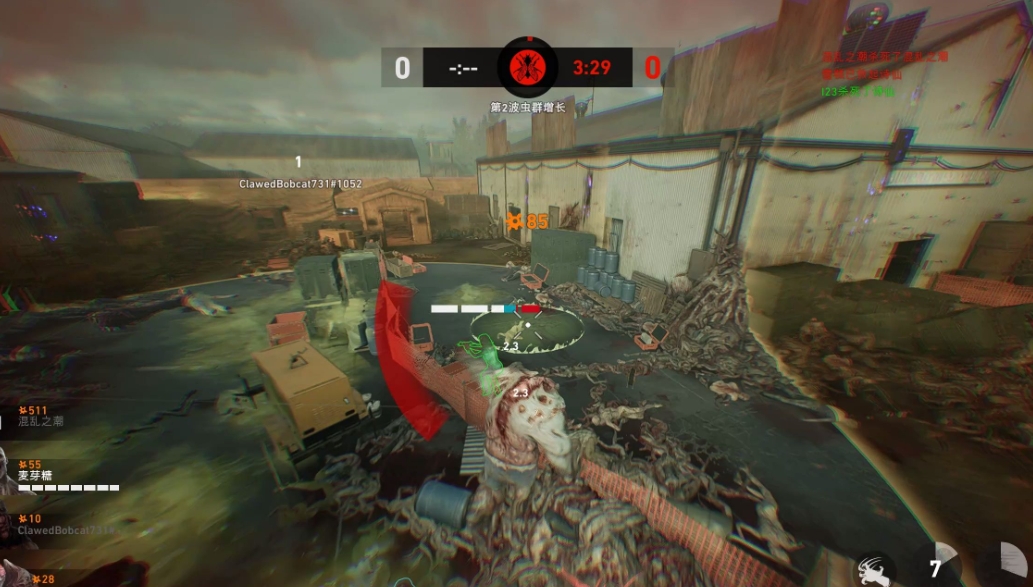Activate the clawed creature ability icon
Viewport: 1033px width, 587px height.
[873, 568]
